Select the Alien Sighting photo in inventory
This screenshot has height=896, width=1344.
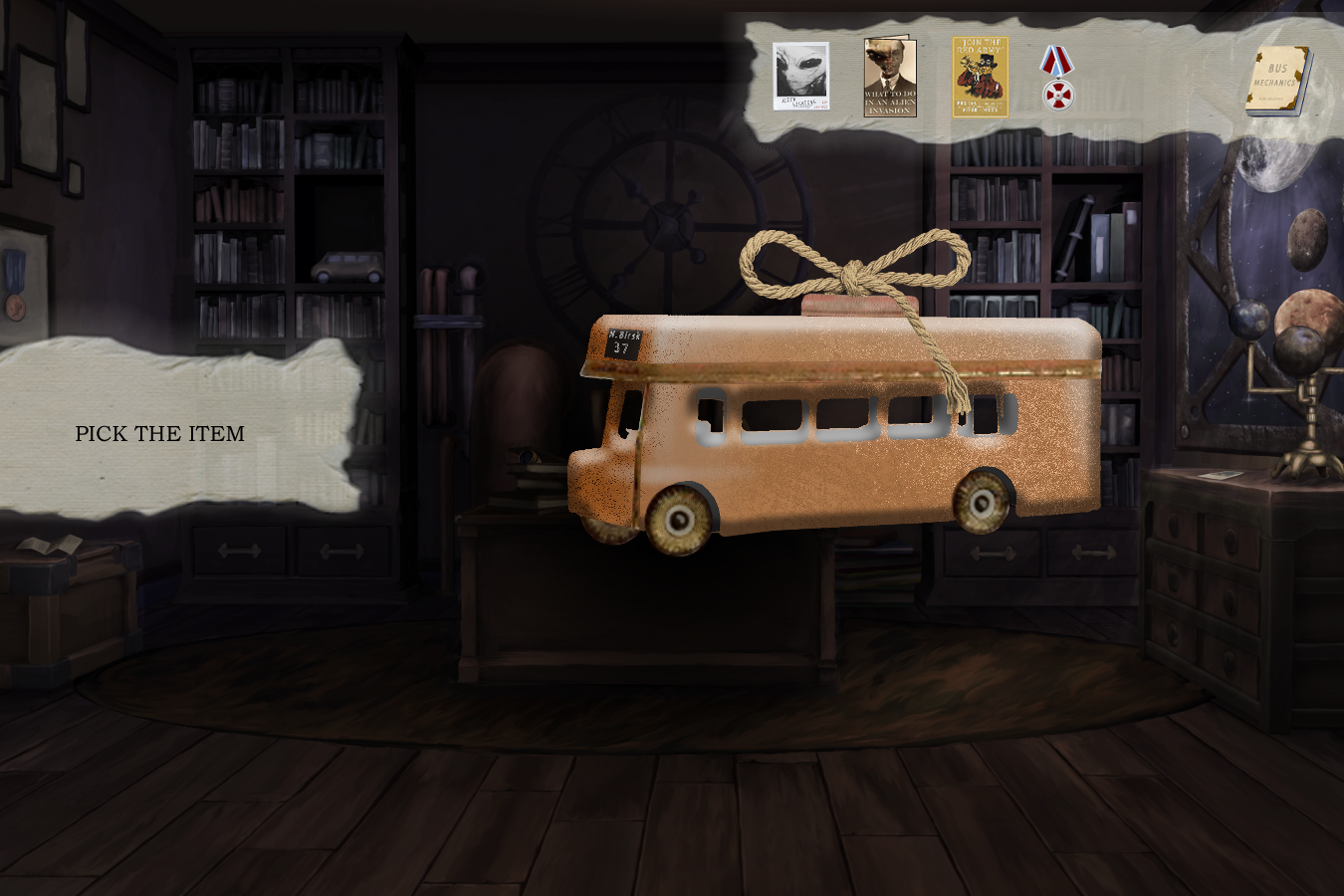tap(801, 77)
